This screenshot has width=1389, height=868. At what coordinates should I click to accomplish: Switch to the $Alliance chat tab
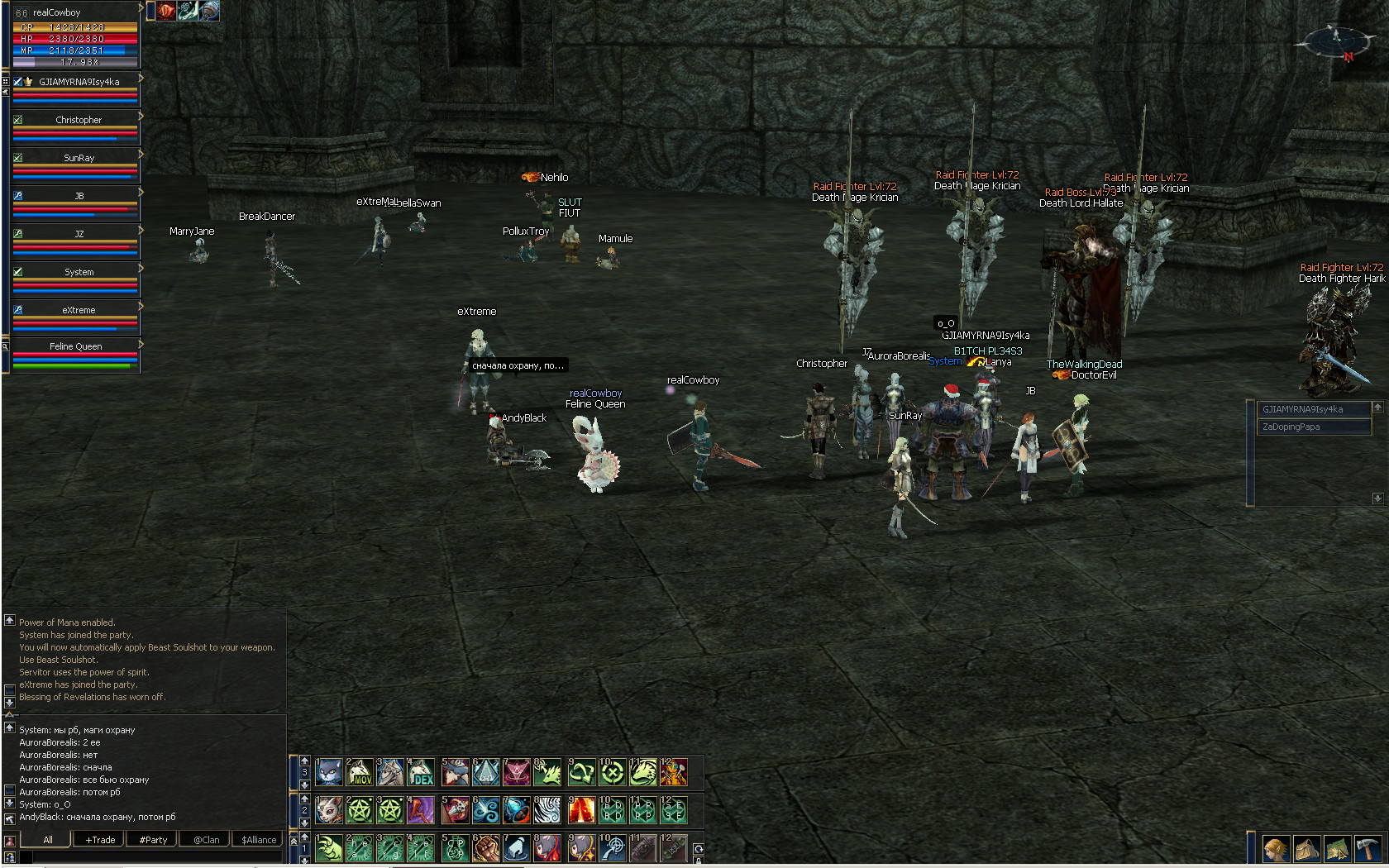click(259, 840)
